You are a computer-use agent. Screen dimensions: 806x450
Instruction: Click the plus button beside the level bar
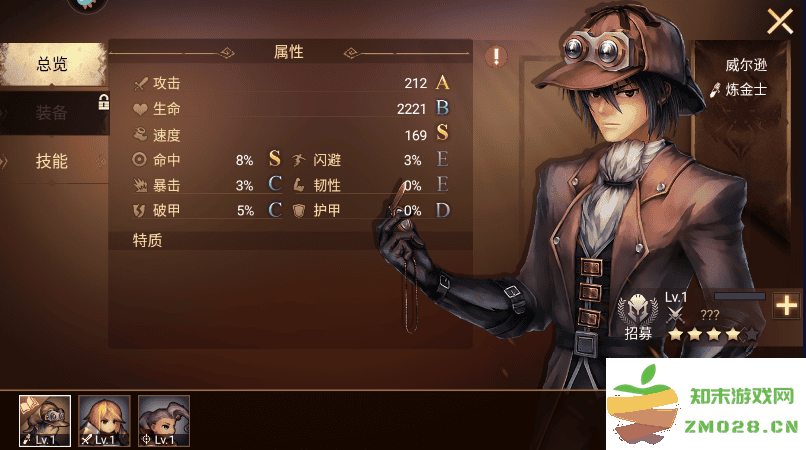[787, 306]
